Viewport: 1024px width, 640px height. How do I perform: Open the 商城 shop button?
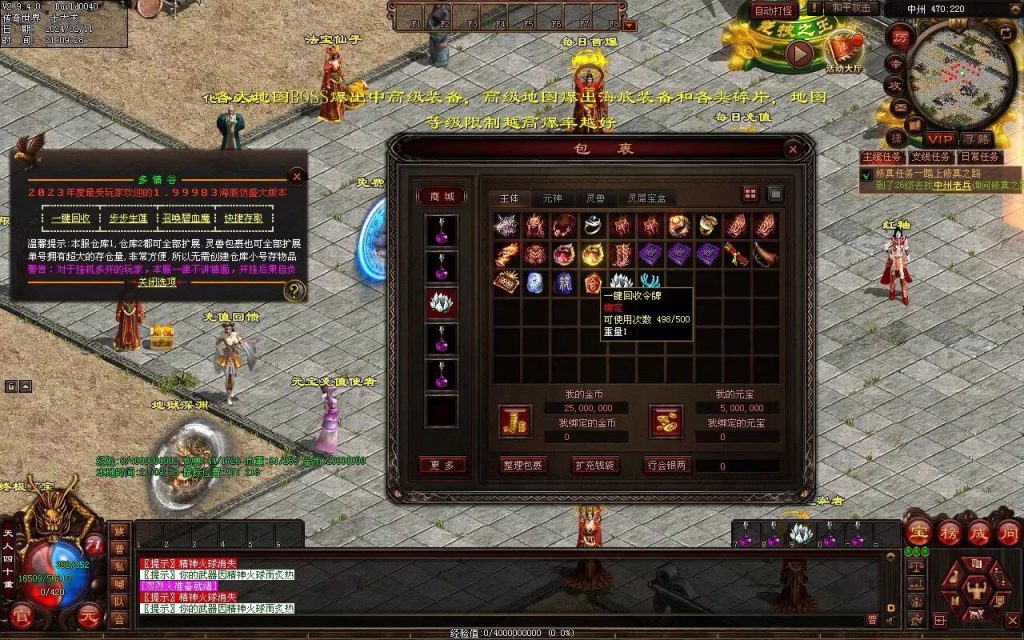click(441, 197)
